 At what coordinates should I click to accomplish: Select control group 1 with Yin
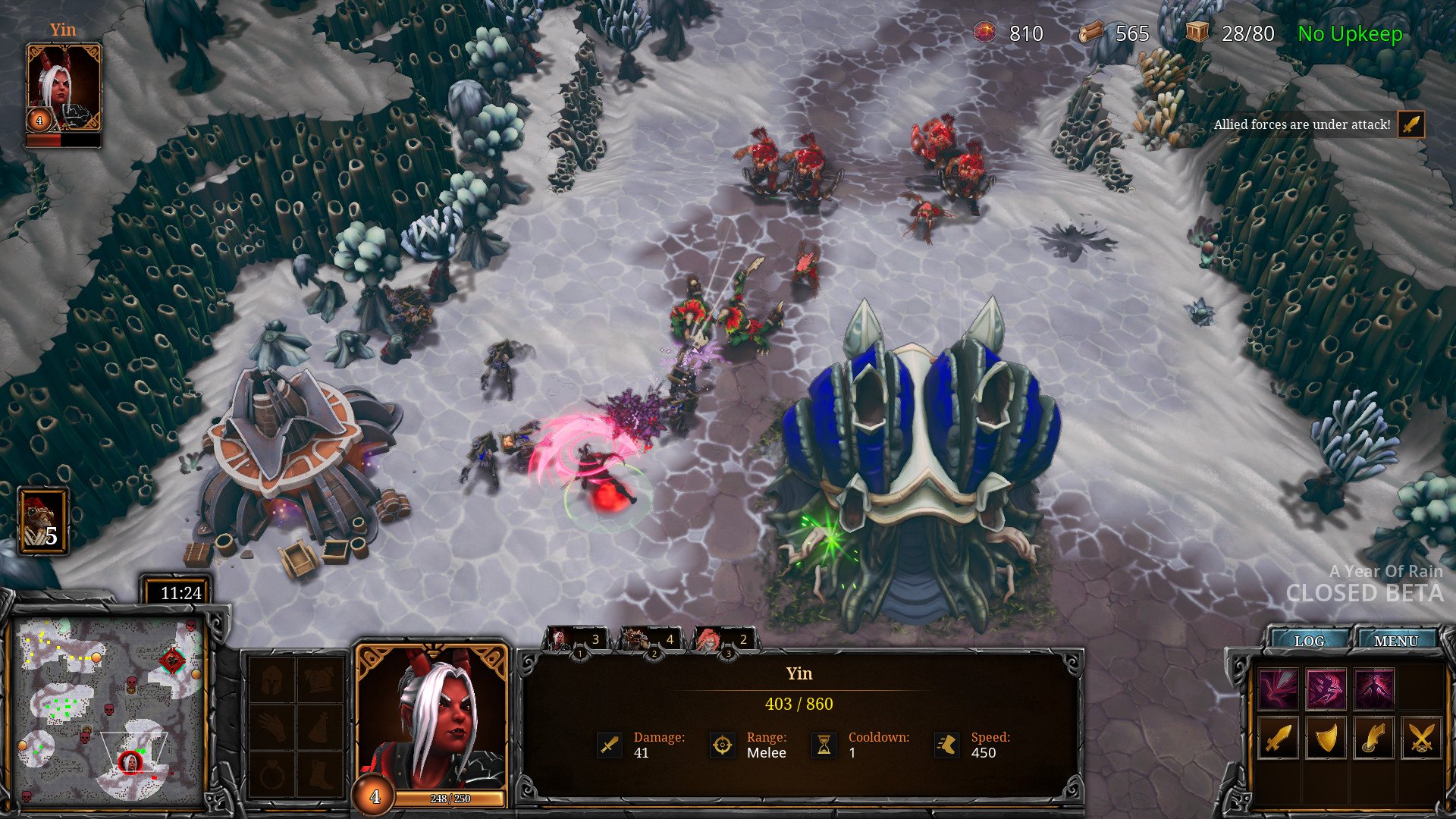(x=576, y=640)
